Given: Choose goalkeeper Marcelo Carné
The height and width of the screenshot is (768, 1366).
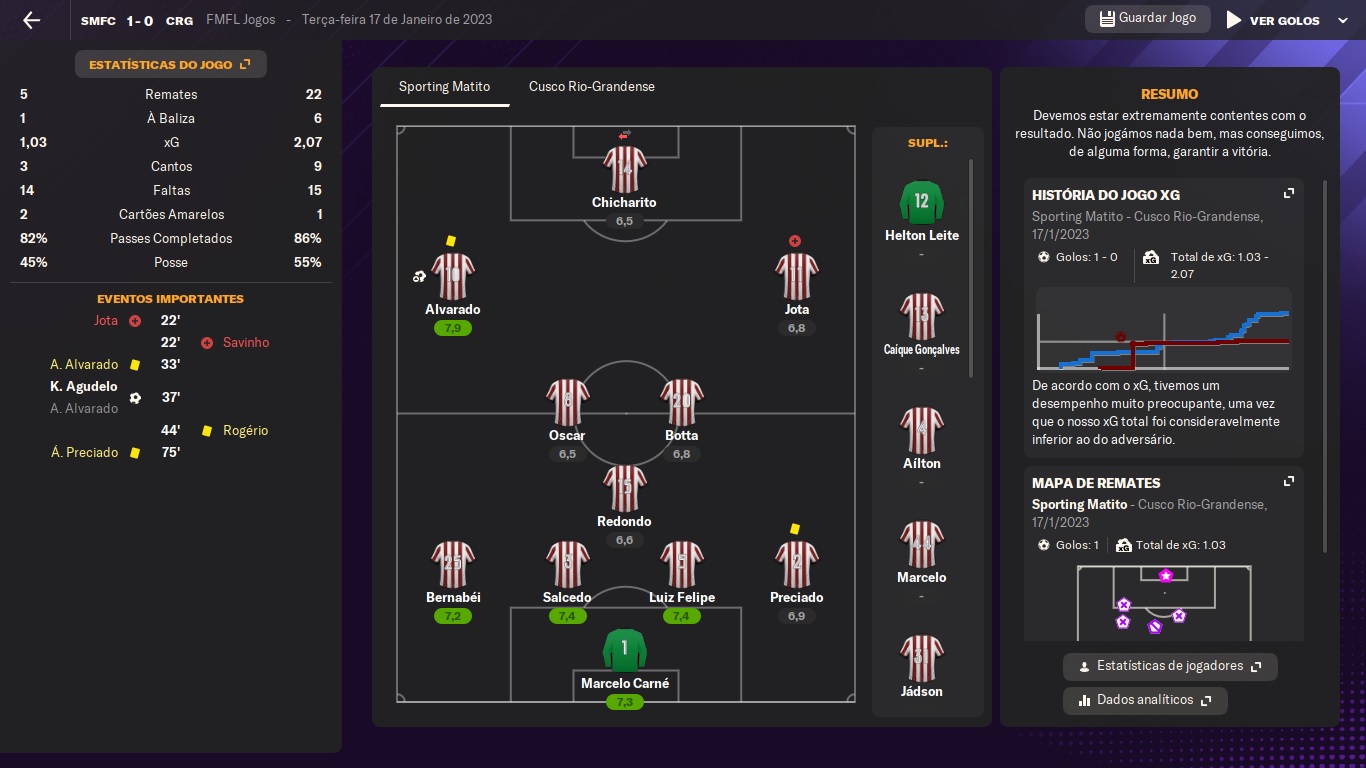Looking at the screenshot, I should [624, 652].
